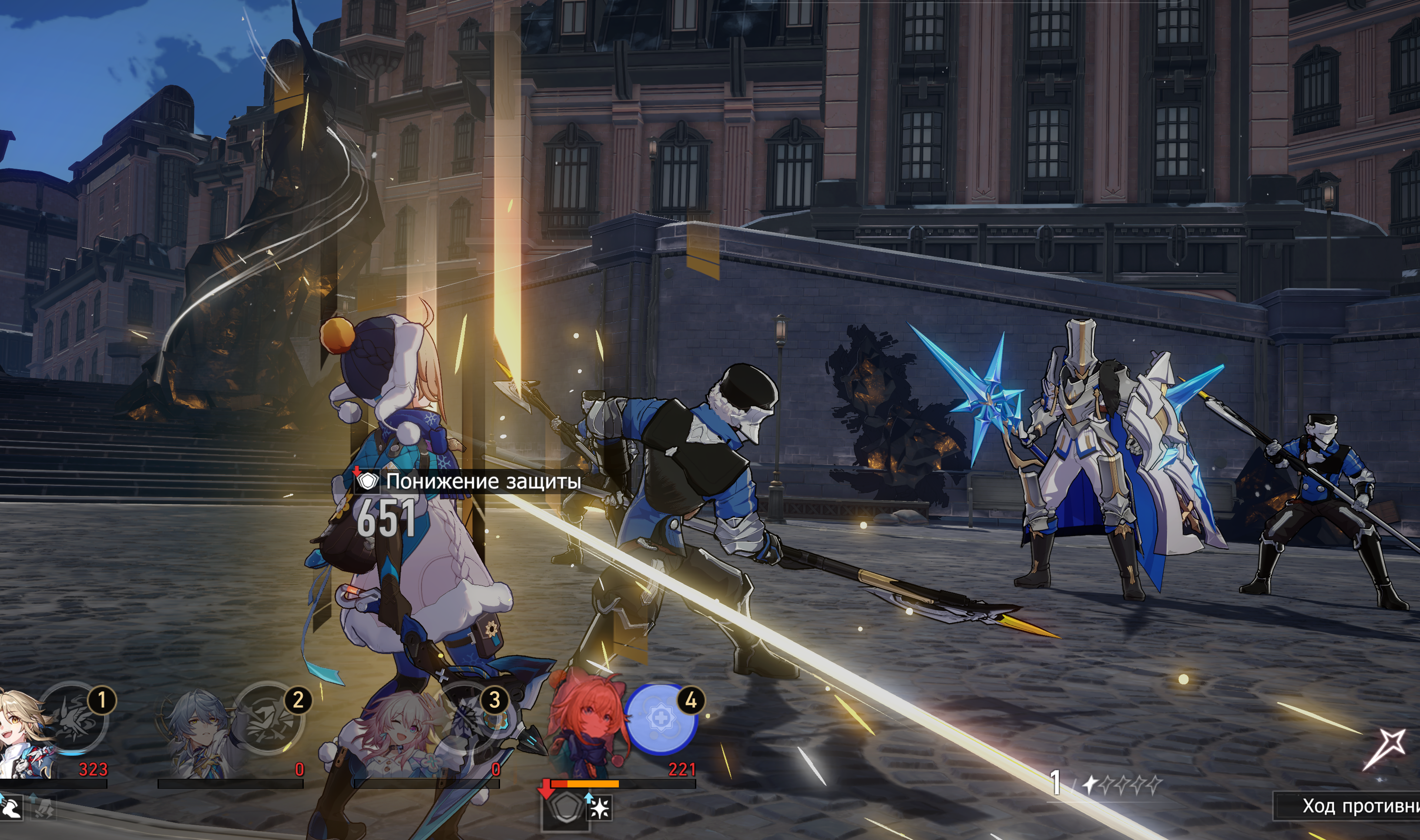This screenshot has height=840, width=1420.
Task: Use ultimate number 3 with the snowflake emblem
Action: tap(465, 718)
